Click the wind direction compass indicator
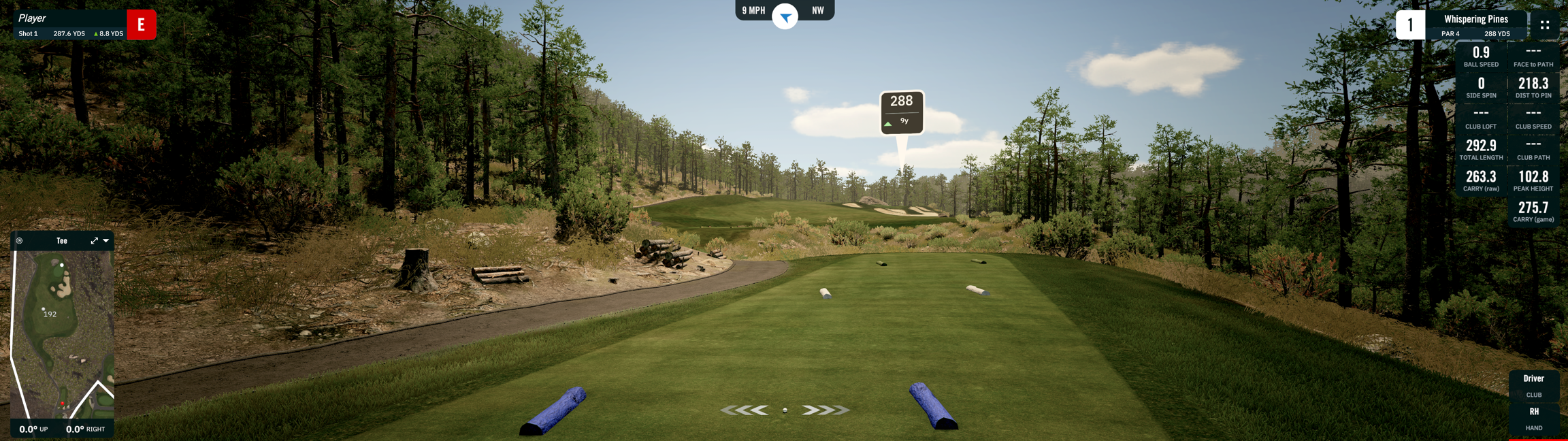Viewport: 1568px width, 441px height. tap(785, 16)
